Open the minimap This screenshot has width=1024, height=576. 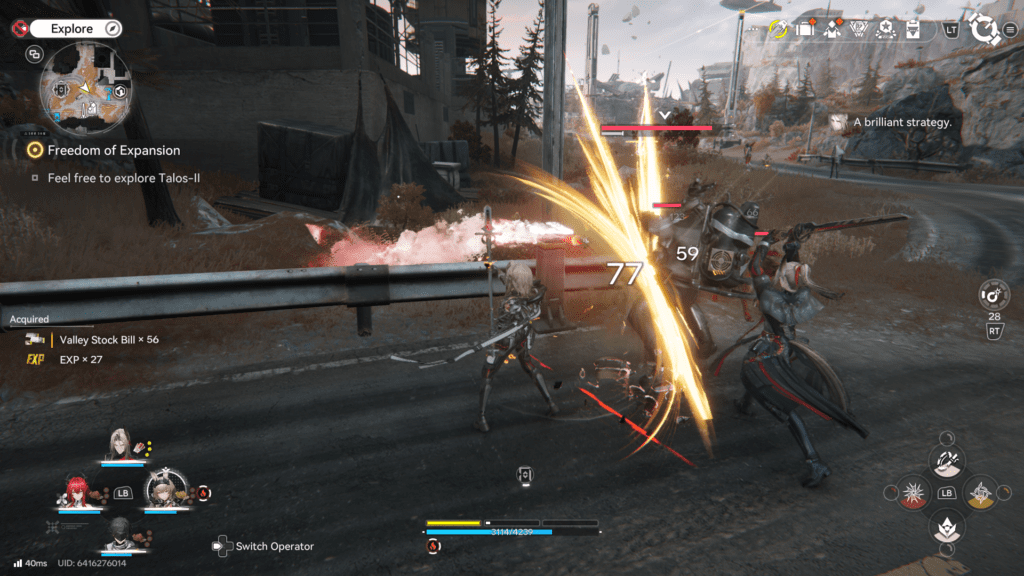click(84, 92)
